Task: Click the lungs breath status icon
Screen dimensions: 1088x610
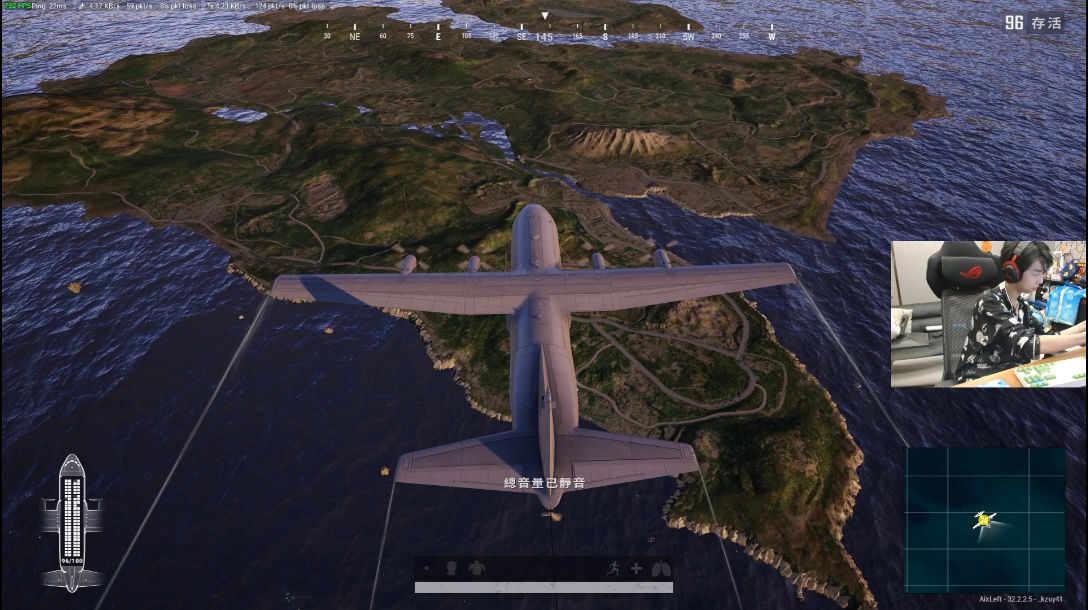Action: pyautogui.click(x=659, y=568)
